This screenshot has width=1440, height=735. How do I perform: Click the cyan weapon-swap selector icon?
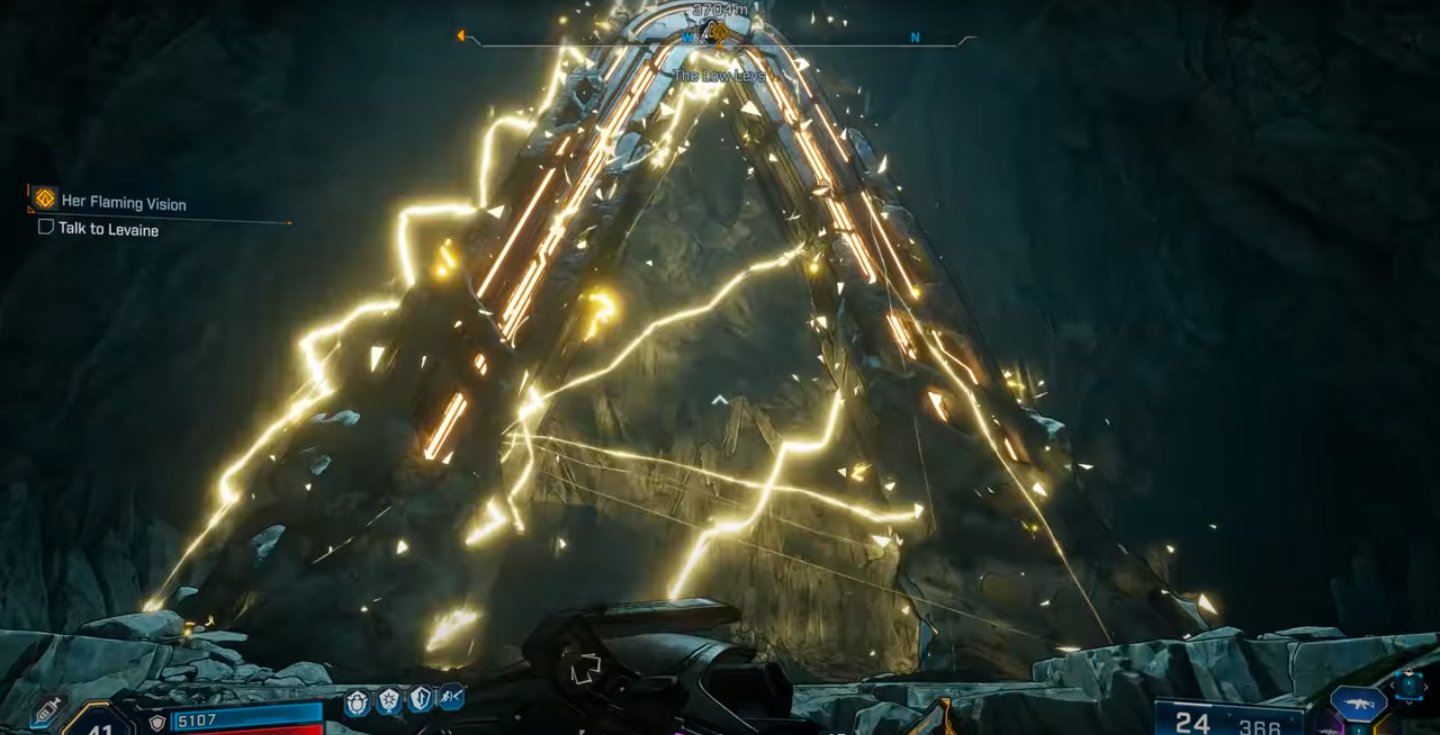pos(1409,687)
